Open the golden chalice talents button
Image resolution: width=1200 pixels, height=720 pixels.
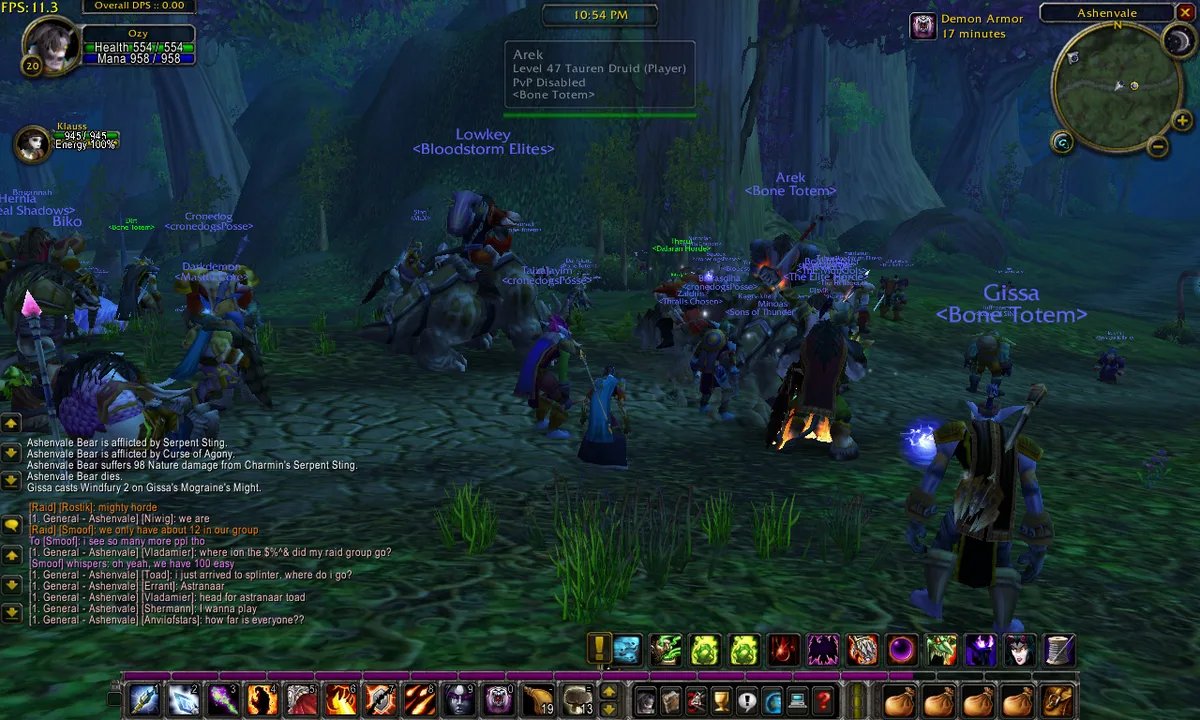pos(720,701)
